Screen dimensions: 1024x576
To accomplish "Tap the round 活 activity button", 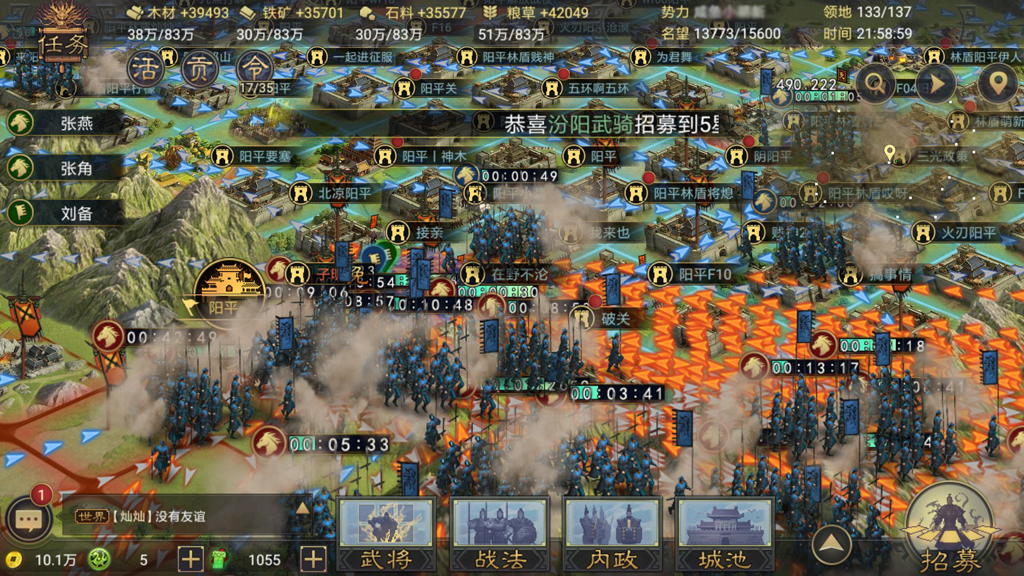I will pos(147,69).
